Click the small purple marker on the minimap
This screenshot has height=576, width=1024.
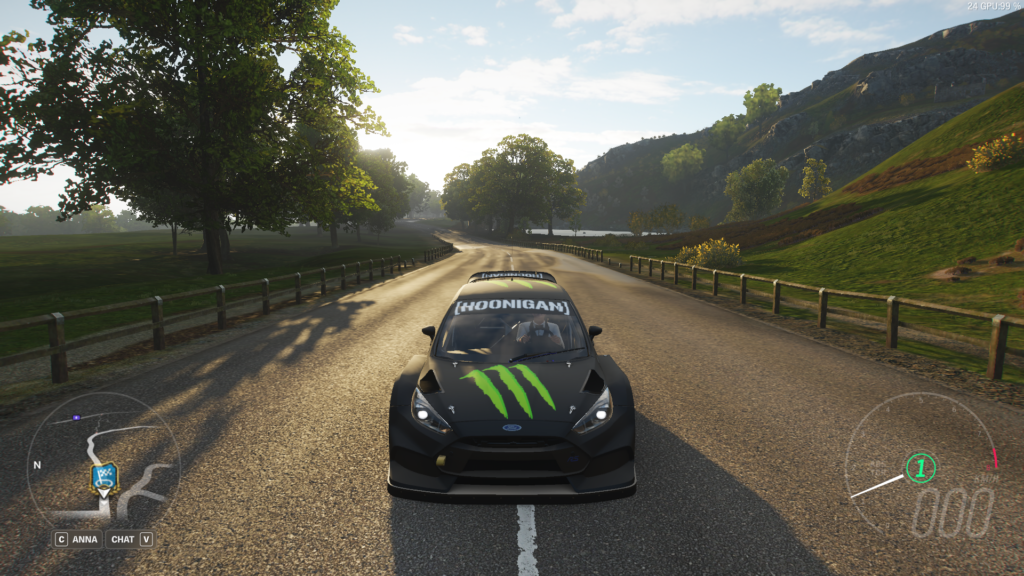pyautogui.click(x=76, y=417)
